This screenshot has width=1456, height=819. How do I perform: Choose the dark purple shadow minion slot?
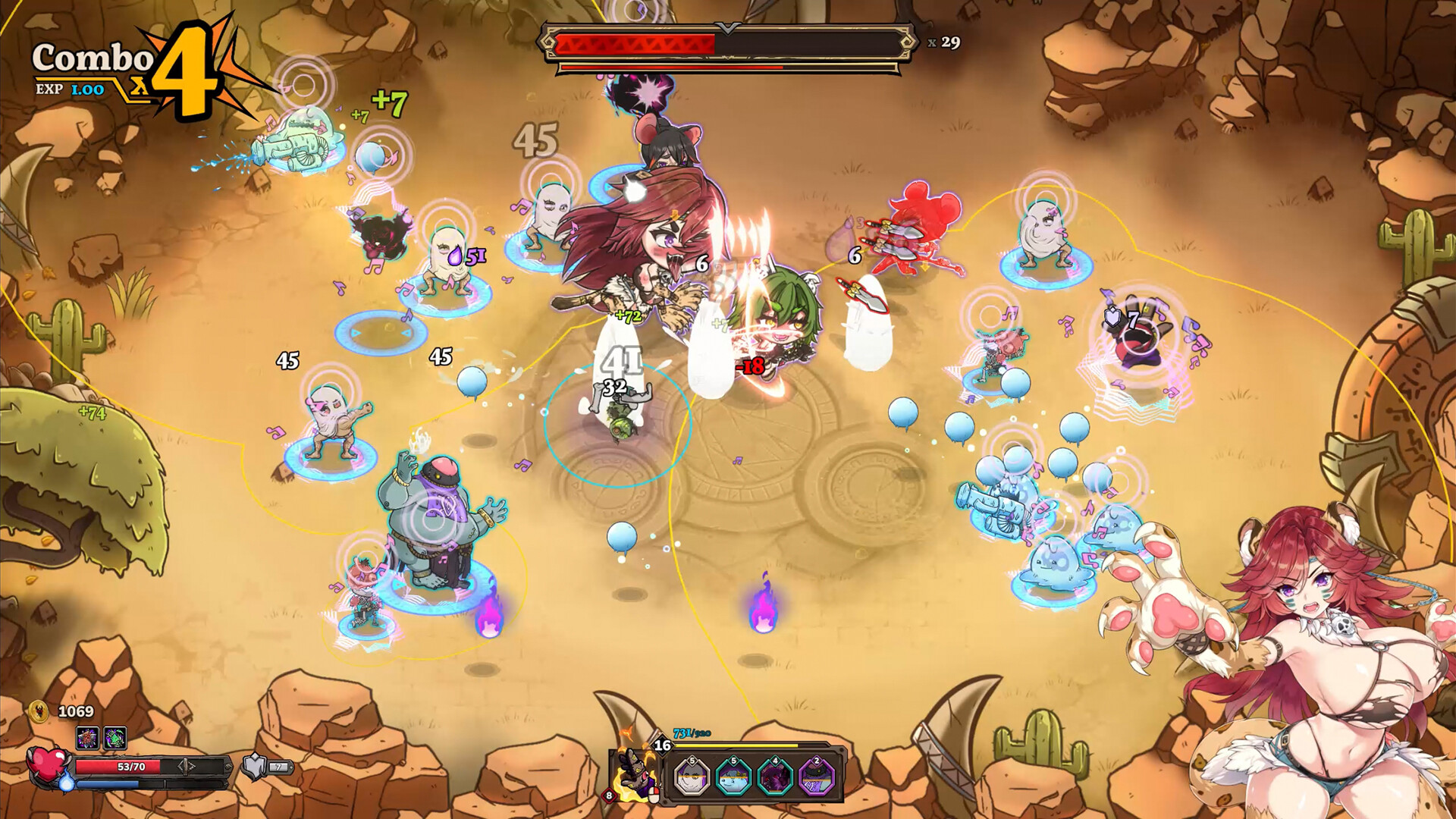(775, 778)
